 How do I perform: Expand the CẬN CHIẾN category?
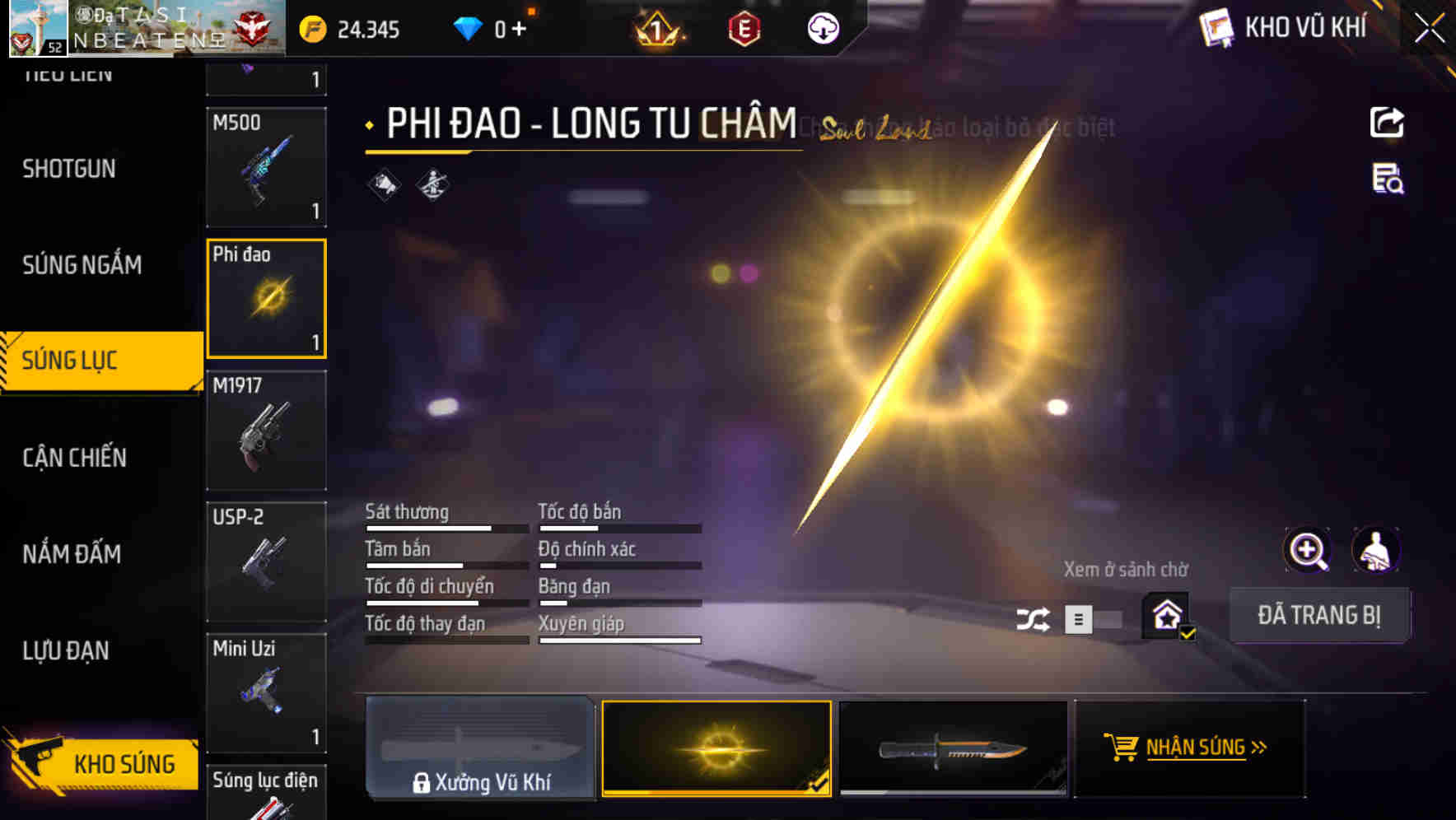coord(73,458)
